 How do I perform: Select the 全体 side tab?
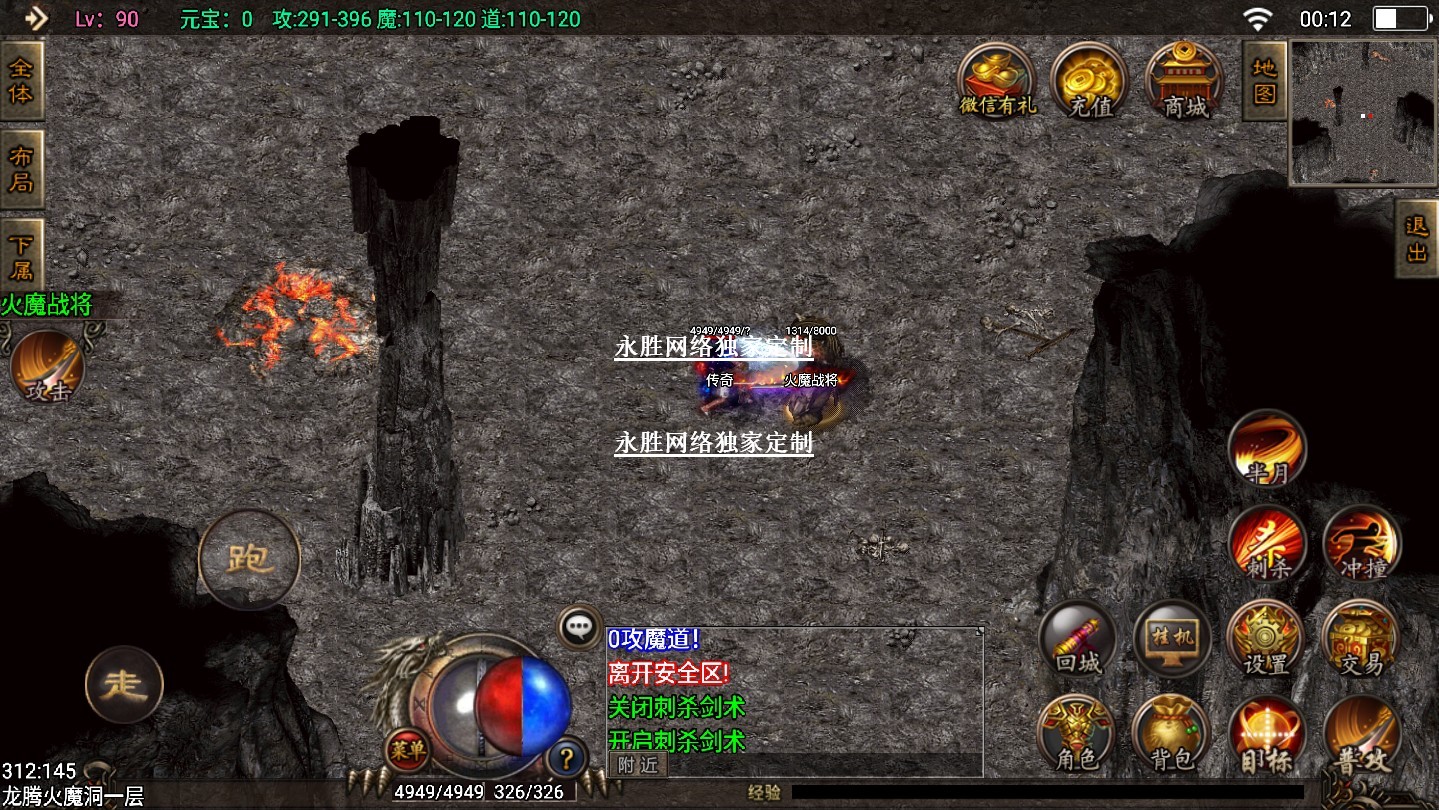pos(21,81)
